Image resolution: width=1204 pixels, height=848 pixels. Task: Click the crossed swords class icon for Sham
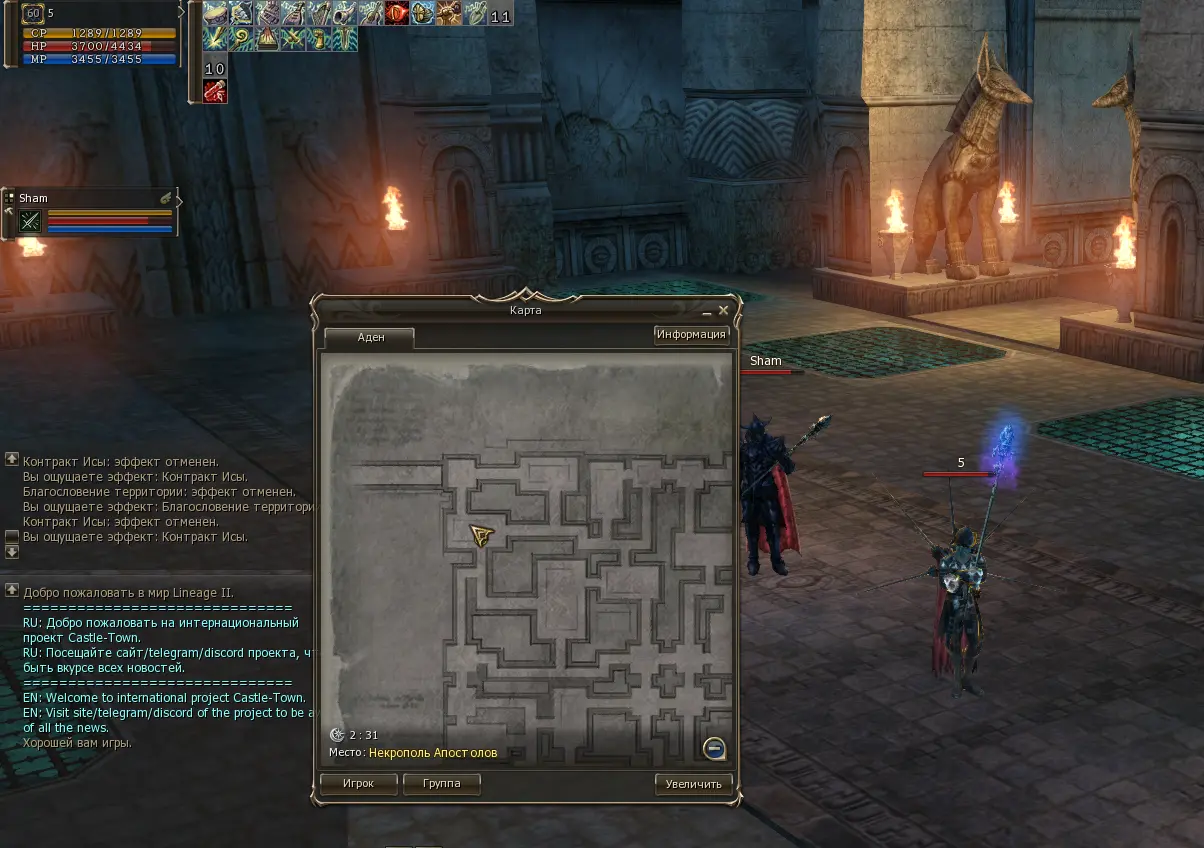coord(30,222)
